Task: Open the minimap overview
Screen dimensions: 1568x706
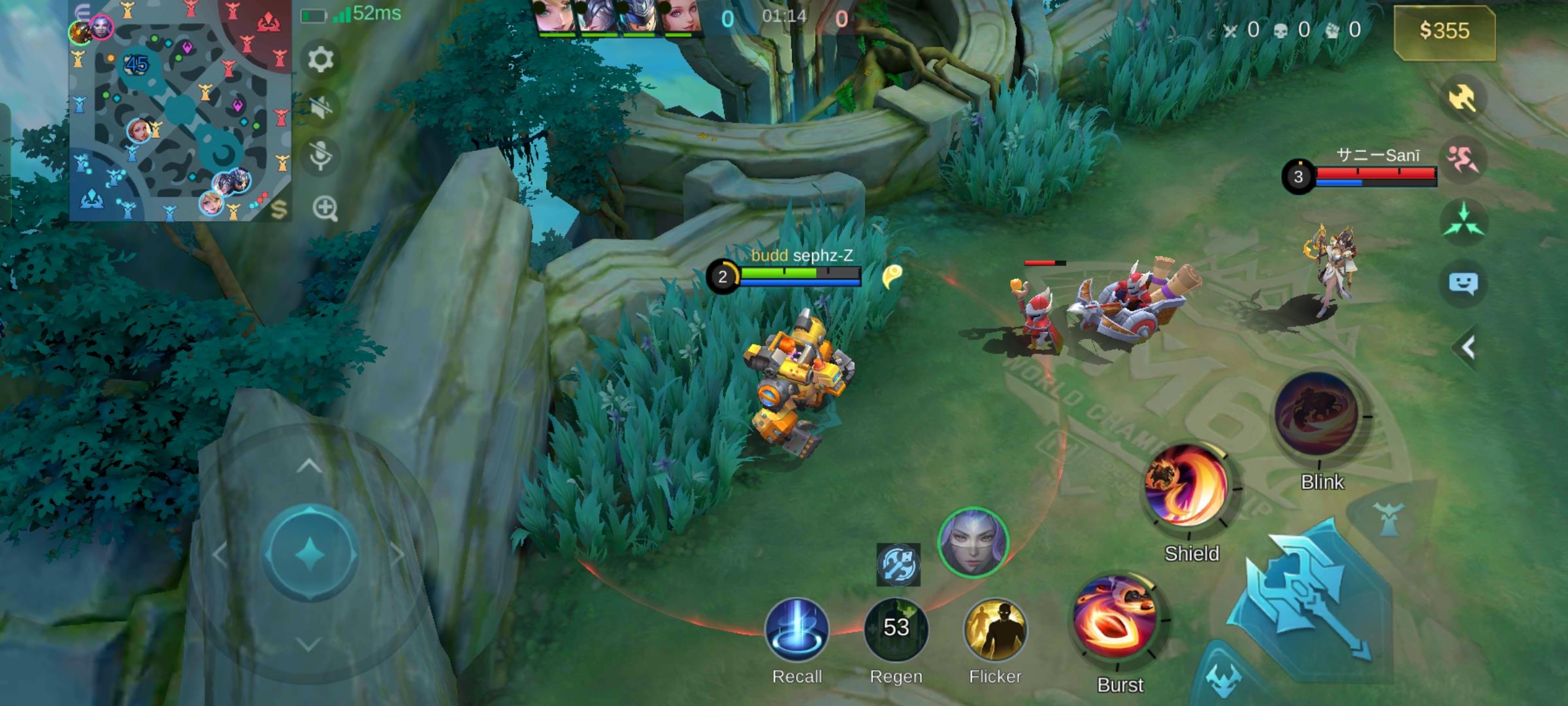Action: pyautogui.click(x=180, y=111)
